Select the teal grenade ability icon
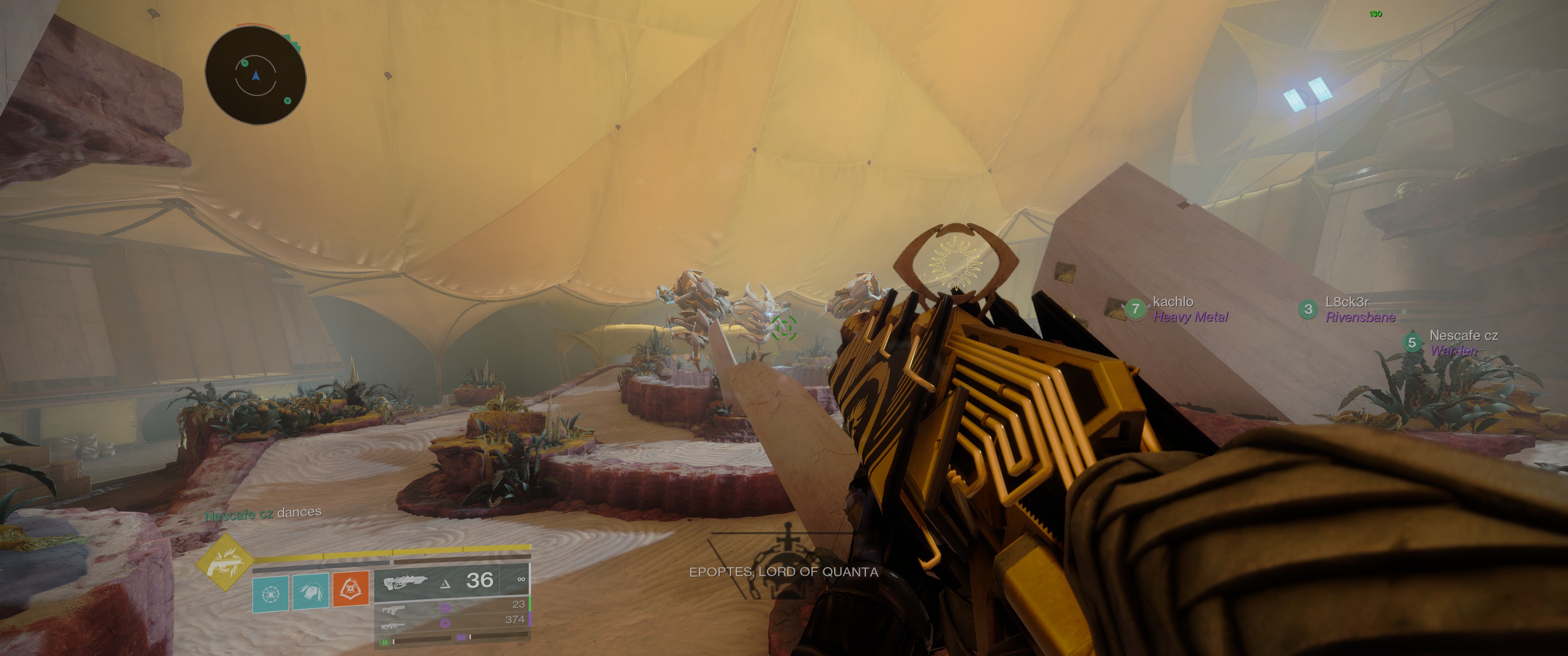This screenshot has width=1568, height=656. [271, 591]
